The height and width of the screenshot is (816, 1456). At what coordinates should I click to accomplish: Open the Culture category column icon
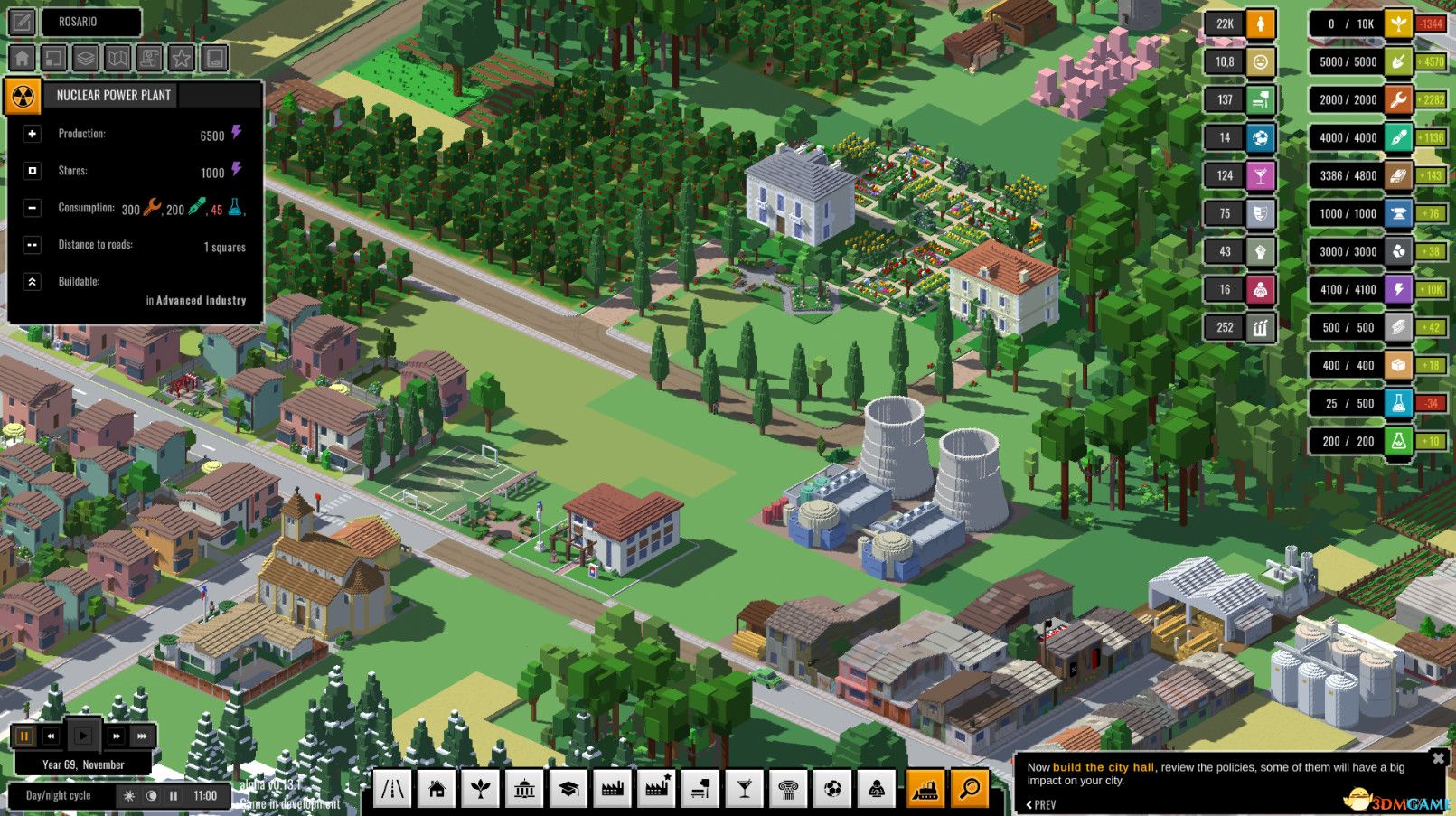point(788,788)
